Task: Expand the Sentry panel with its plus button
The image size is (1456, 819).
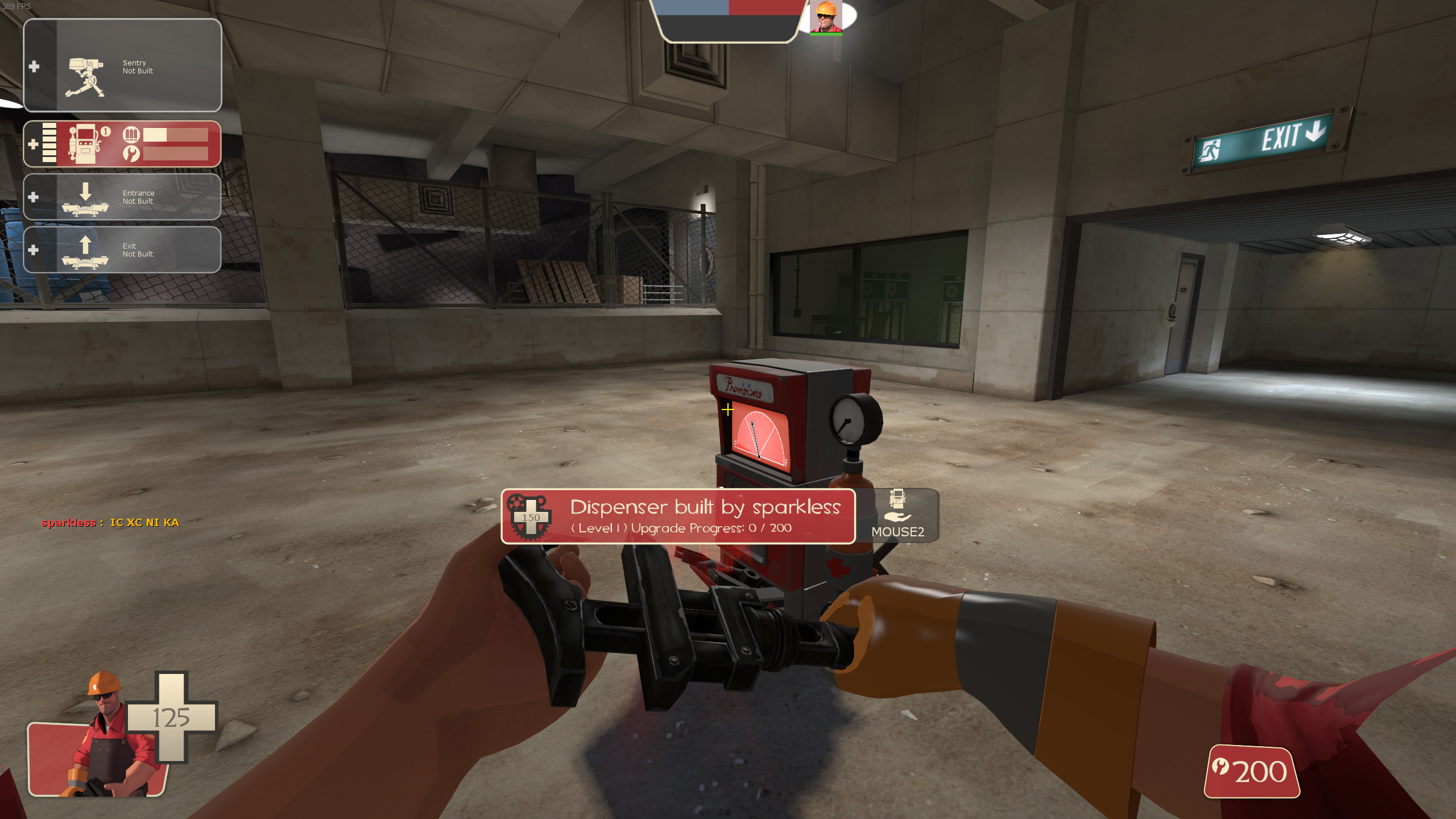Action: [35, 67]
